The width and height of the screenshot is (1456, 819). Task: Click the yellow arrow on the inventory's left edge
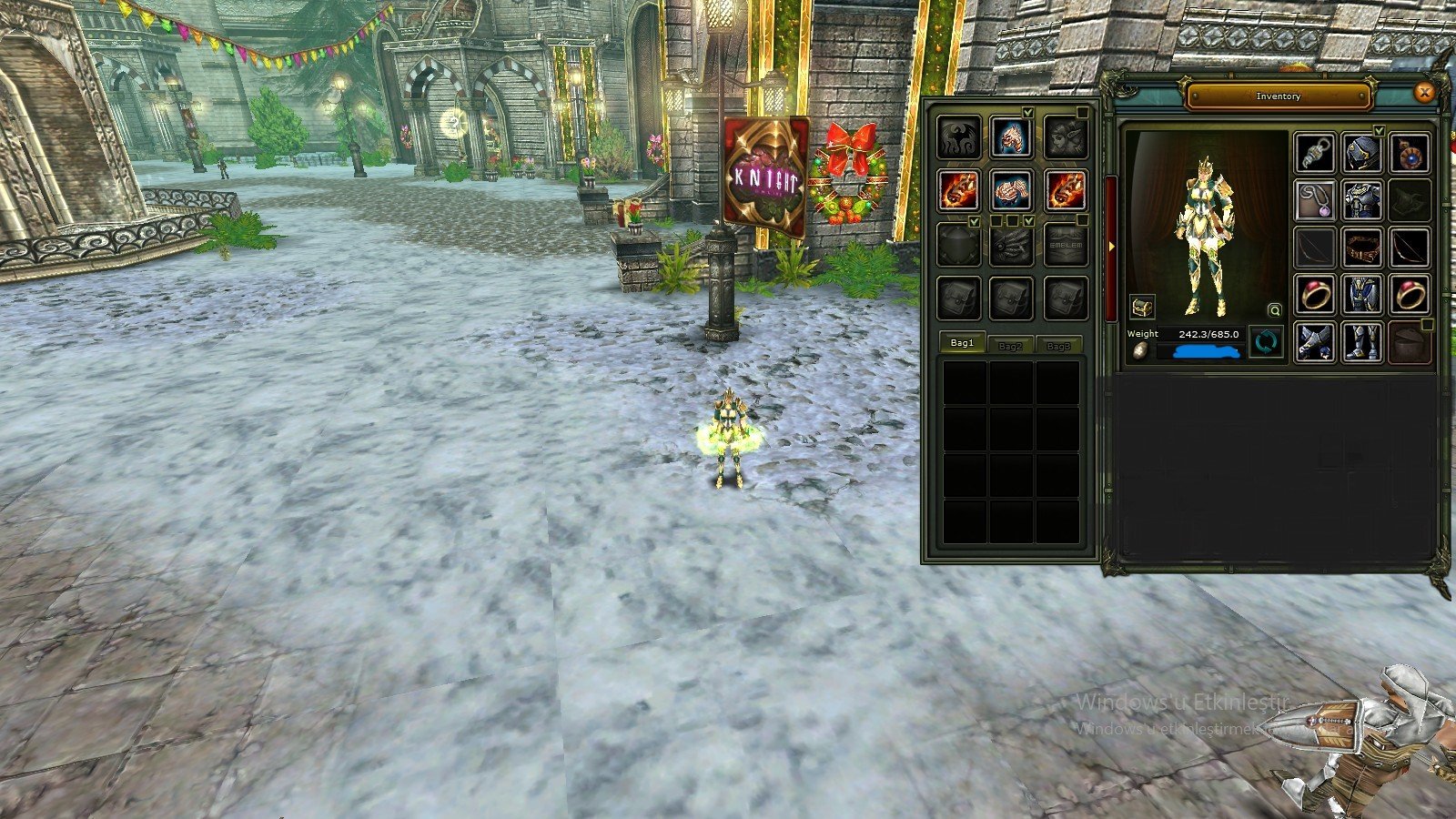point(1112,245)
